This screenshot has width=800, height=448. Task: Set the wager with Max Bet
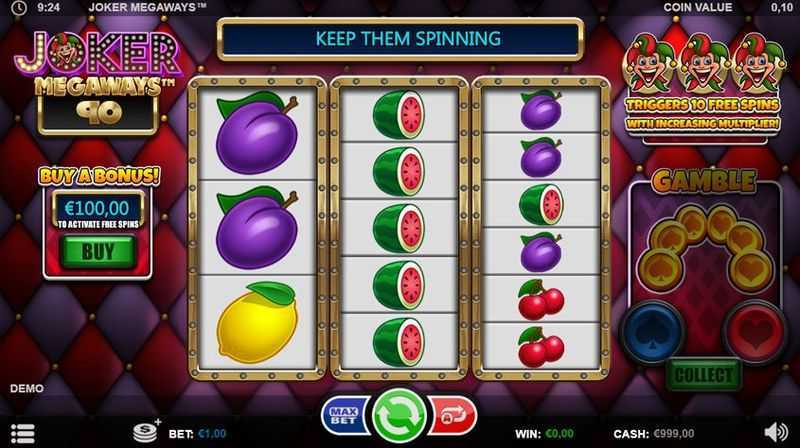[x=343, y=415]
